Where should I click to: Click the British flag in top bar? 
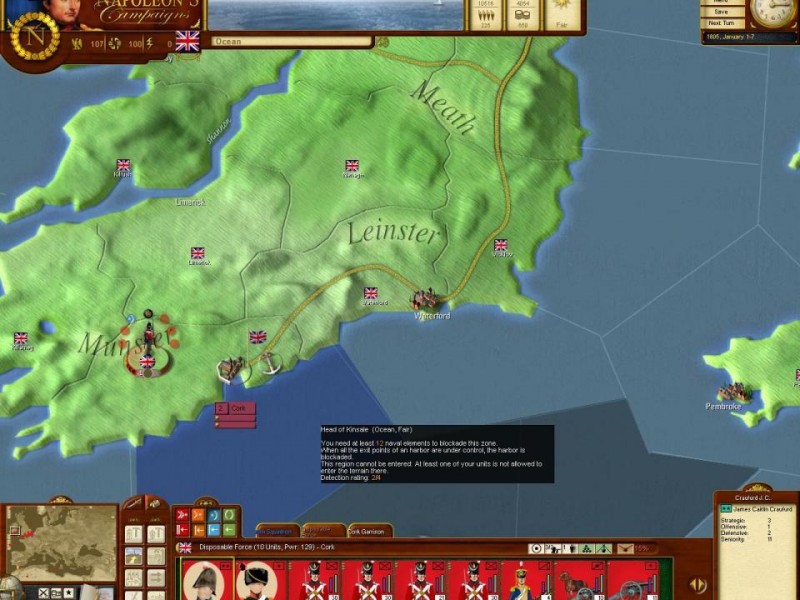[x=187, y=41]
